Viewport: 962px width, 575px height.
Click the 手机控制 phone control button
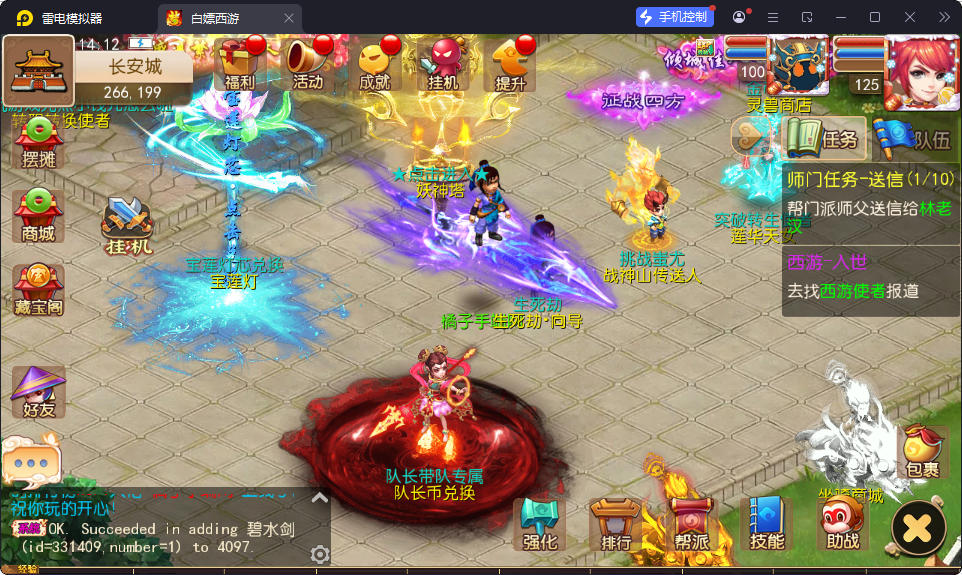click(675, 17)
